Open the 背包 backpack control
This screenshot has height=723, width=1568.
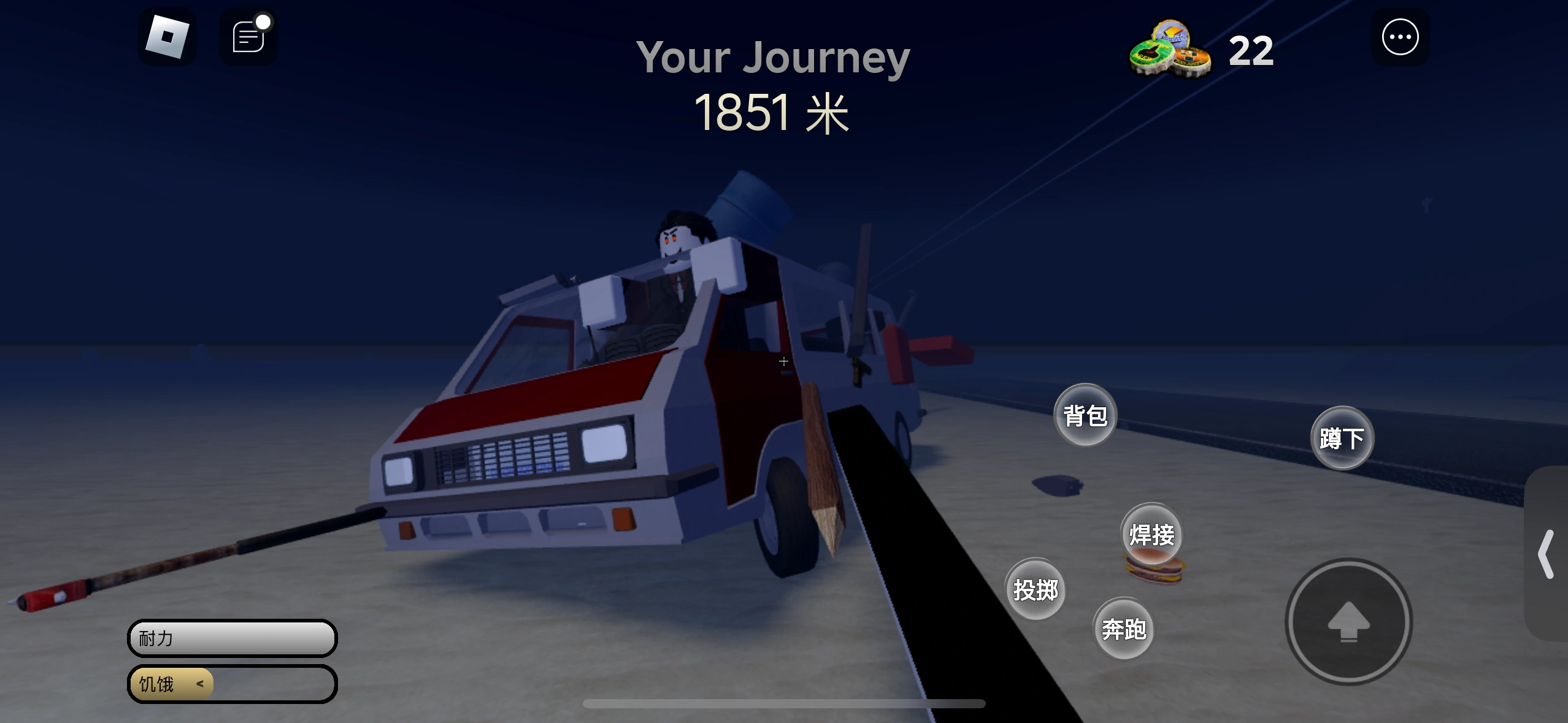click(1085, 416)
